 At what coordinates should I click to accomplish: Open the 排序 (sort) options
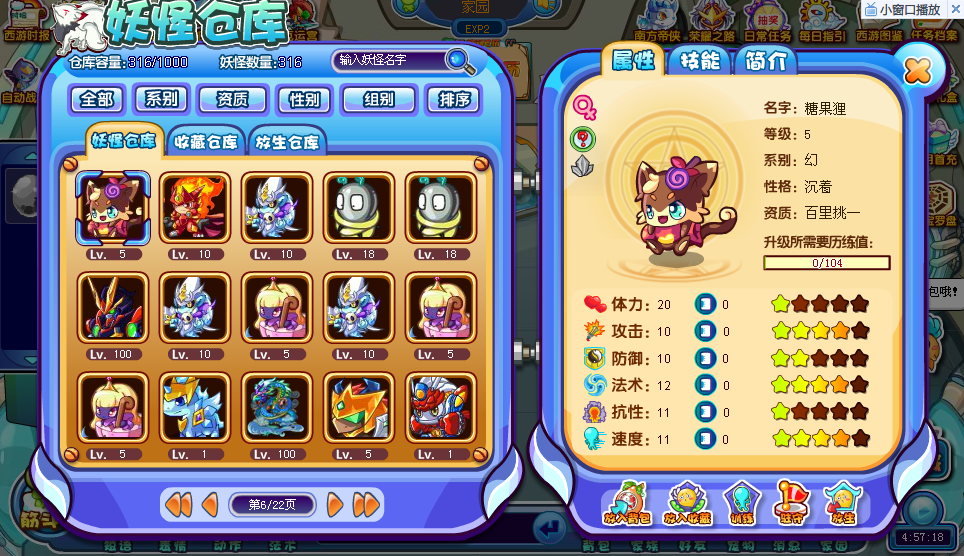click(452, 99)
